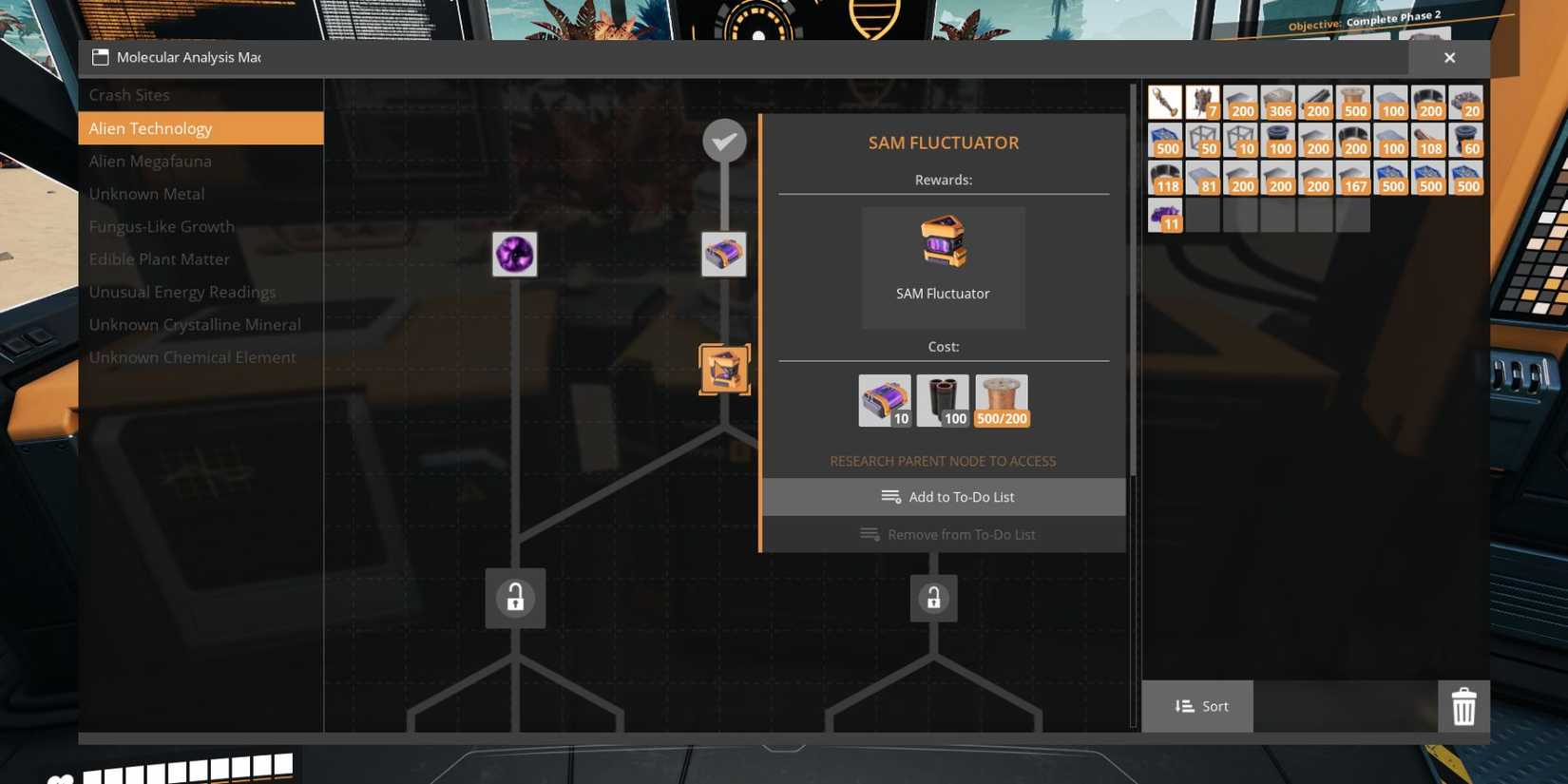This screenshot has height=784, width=1568.
Task: Switch to the Unknown Metal category
Action: 146,193
